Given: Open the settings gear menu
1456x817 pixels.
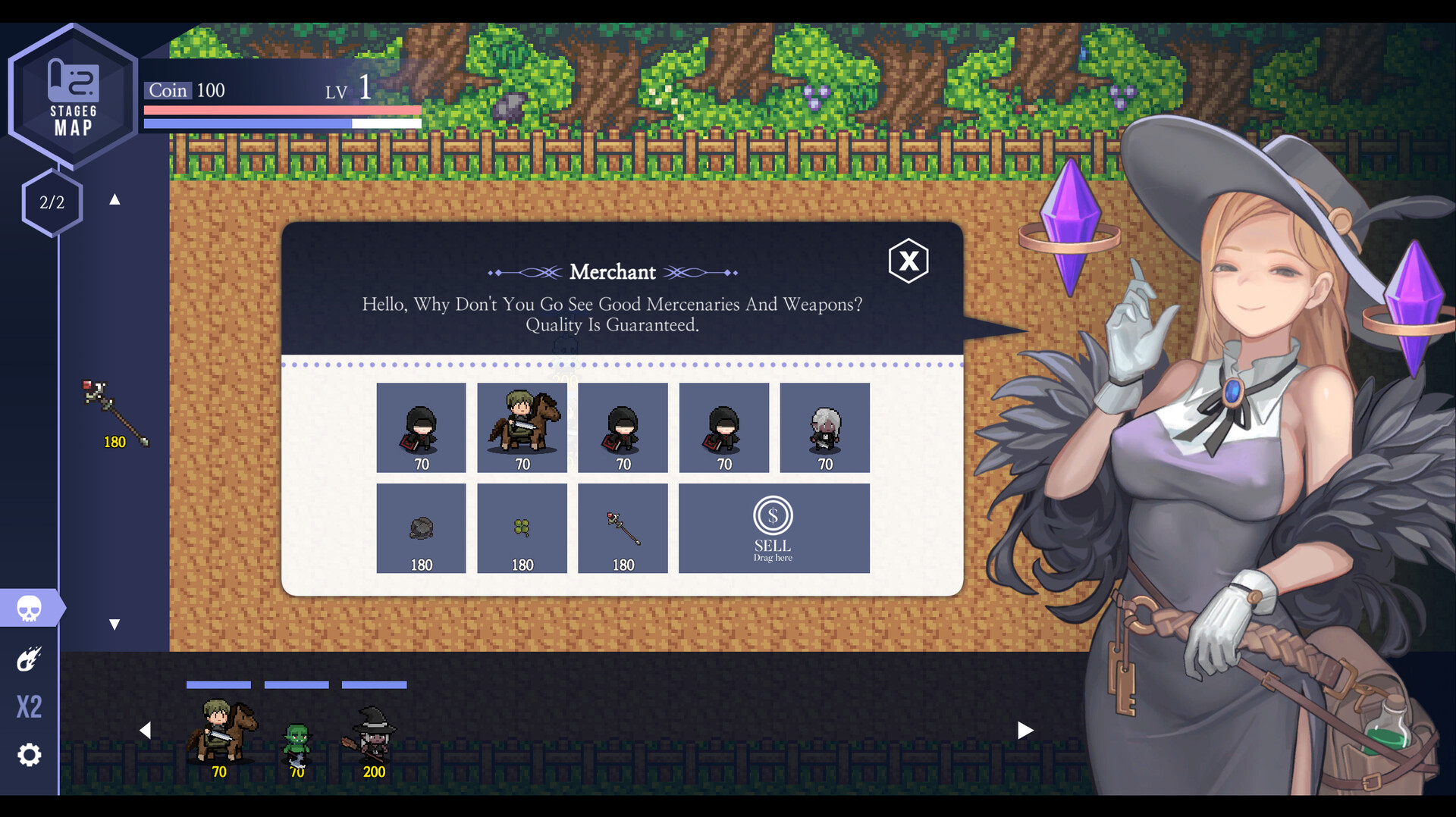Looking at the screenshot, I should click(29, 754).
